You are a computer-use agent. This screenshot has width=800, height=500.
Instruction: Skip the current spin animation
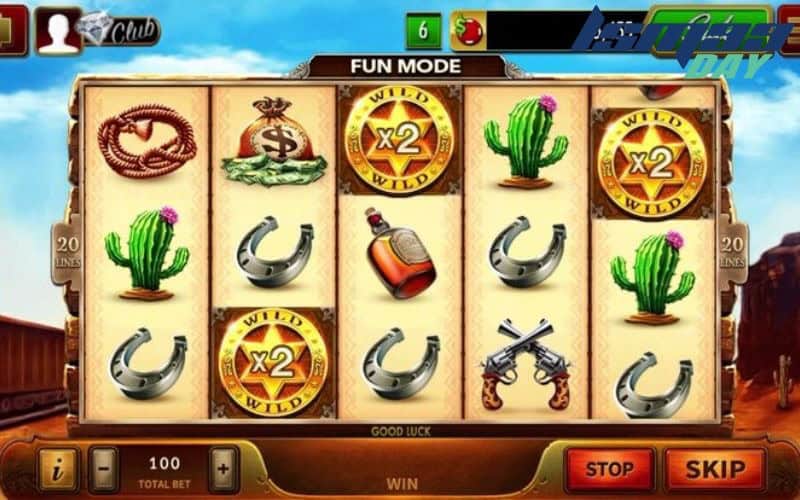coord(715,468)
